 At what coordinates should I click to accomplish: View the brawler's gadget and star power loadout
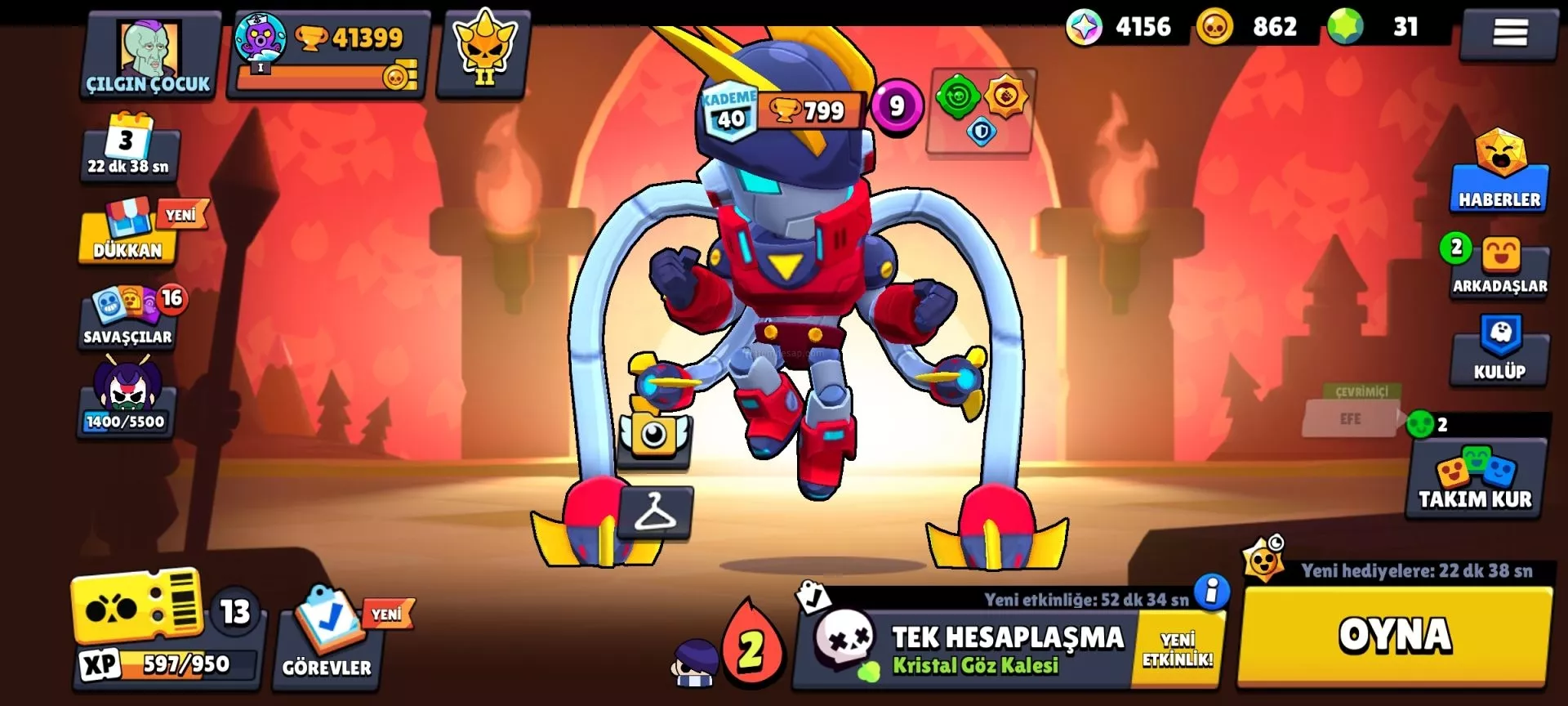[981, 110]
